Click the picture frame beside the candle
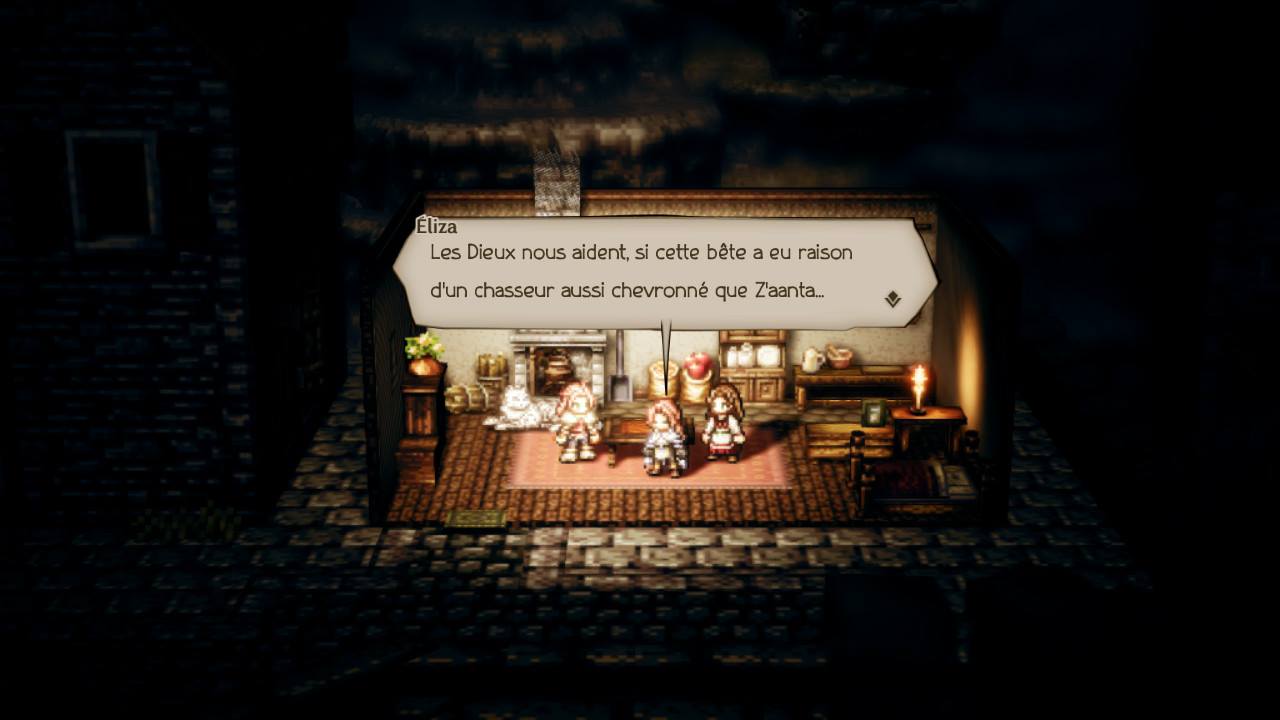Image resolution: width=1280 pixels, height=720 pixels. pyautogui.click(x=871, y=414)
